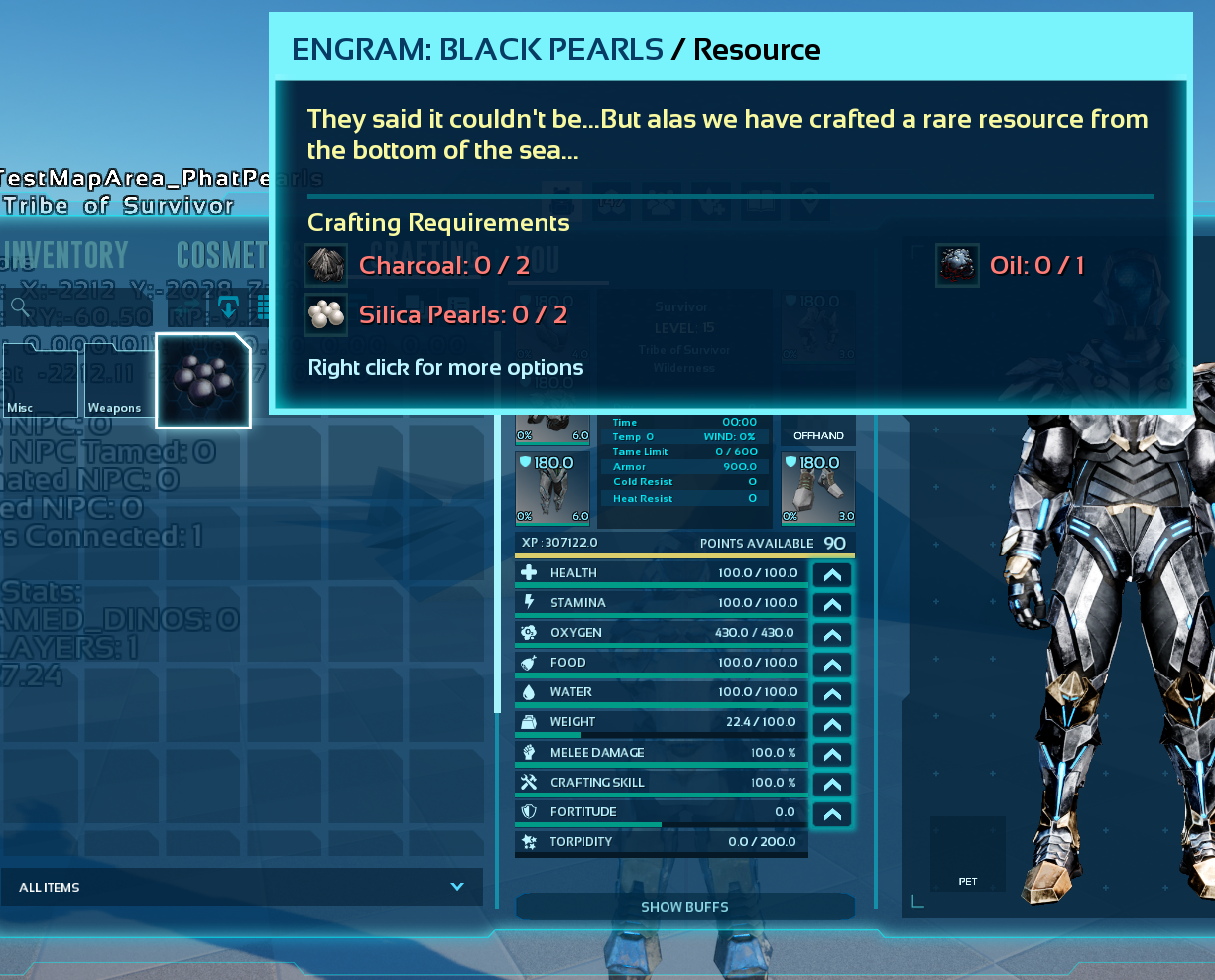Switch to the Inventory tab
Image resolution: width=1215 pixels, height=980 pixels.
[x=65, y=255]
